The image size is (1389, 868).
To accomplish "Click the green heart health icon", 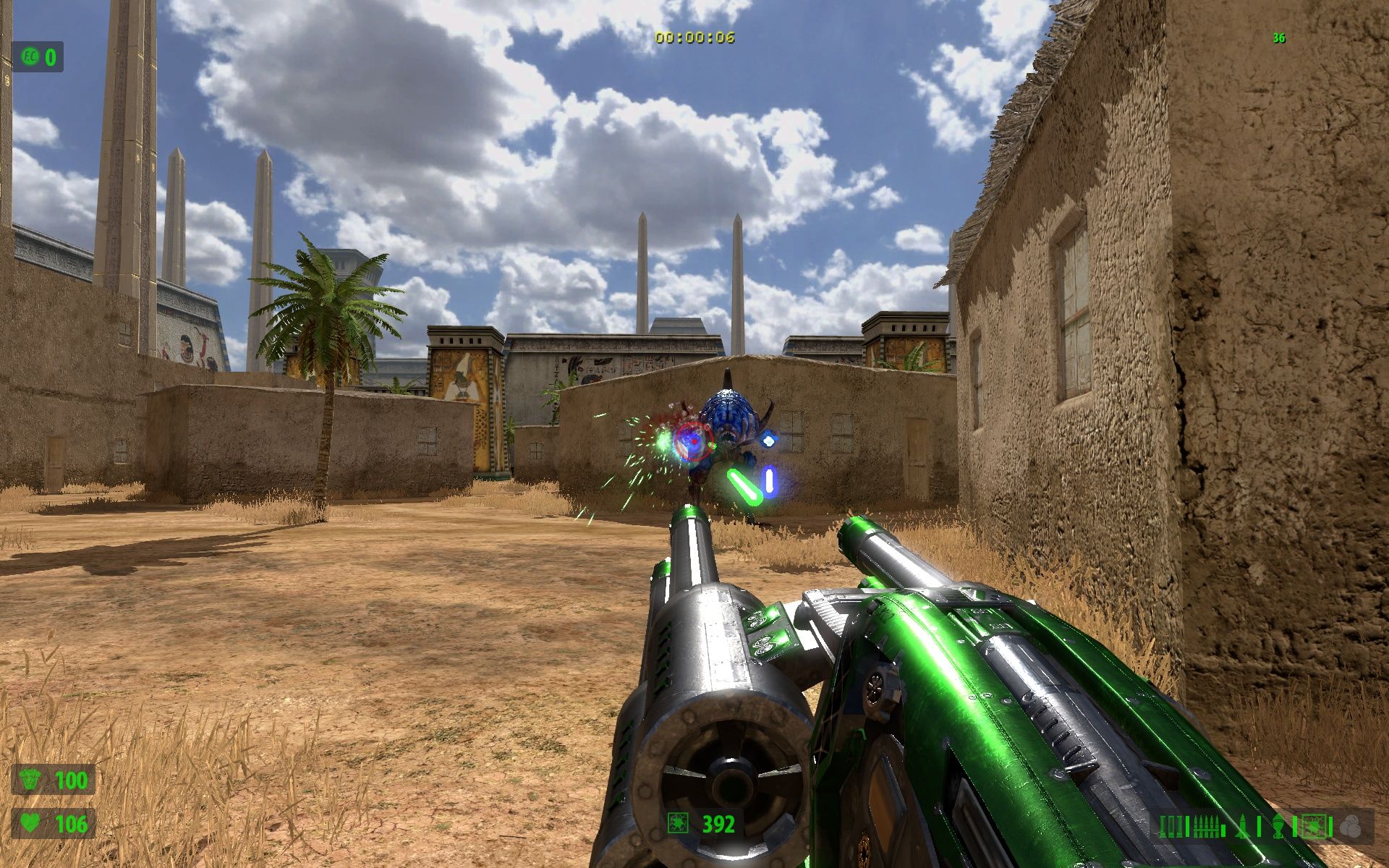I will pos(30,824).
